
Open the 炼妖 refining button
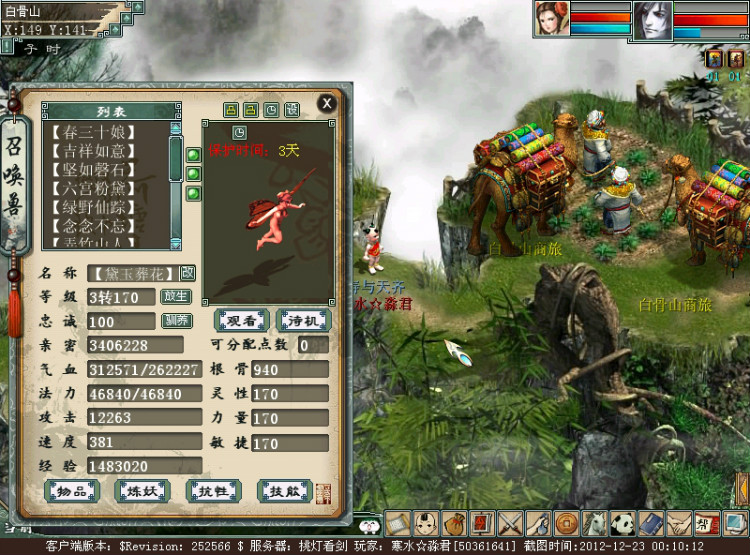click(143, 491)
